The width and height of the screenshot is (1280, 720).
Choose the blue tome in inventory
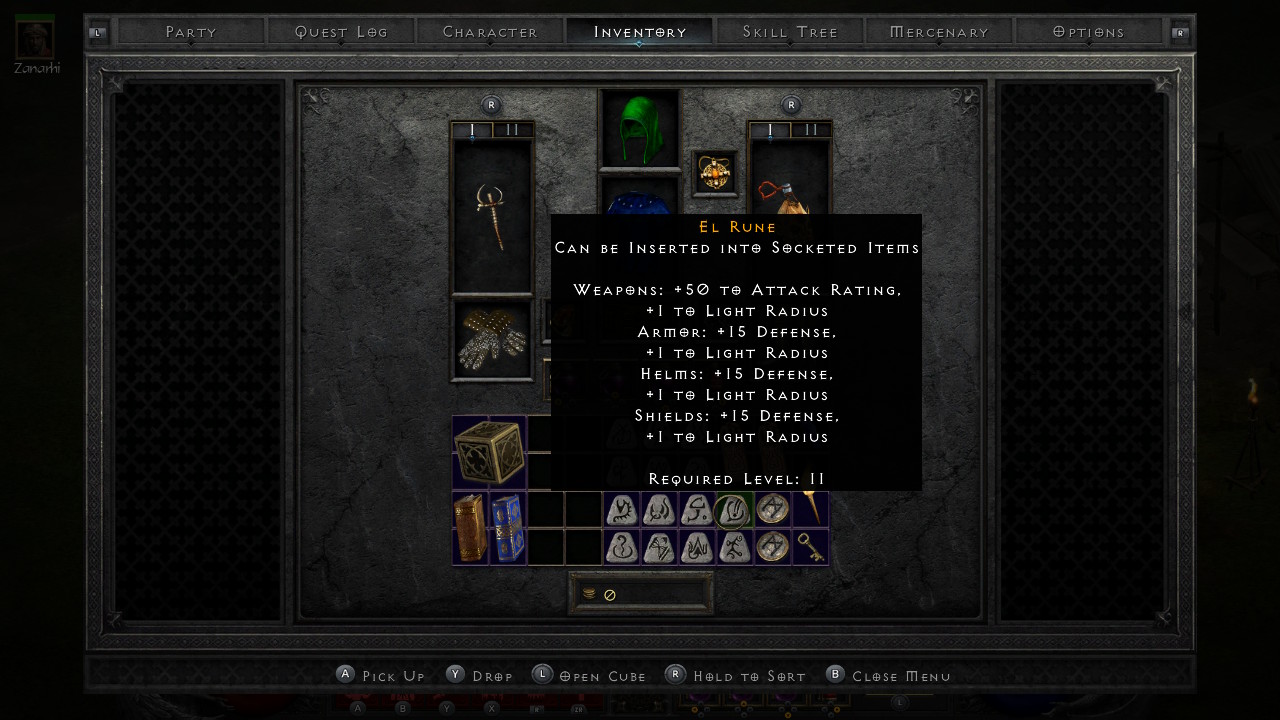click(507, 528)
